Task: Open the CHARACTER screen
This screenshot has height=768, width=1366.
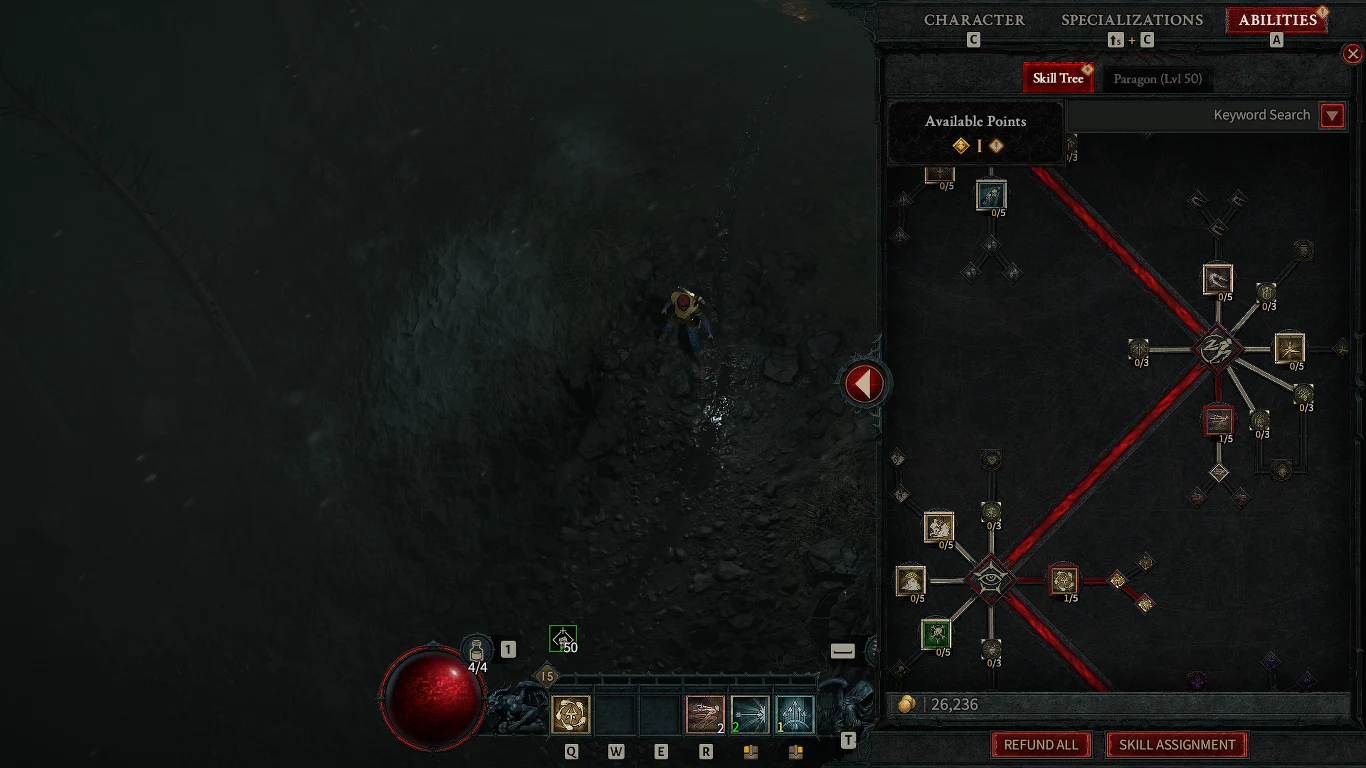Action: [x=975, y=20]
